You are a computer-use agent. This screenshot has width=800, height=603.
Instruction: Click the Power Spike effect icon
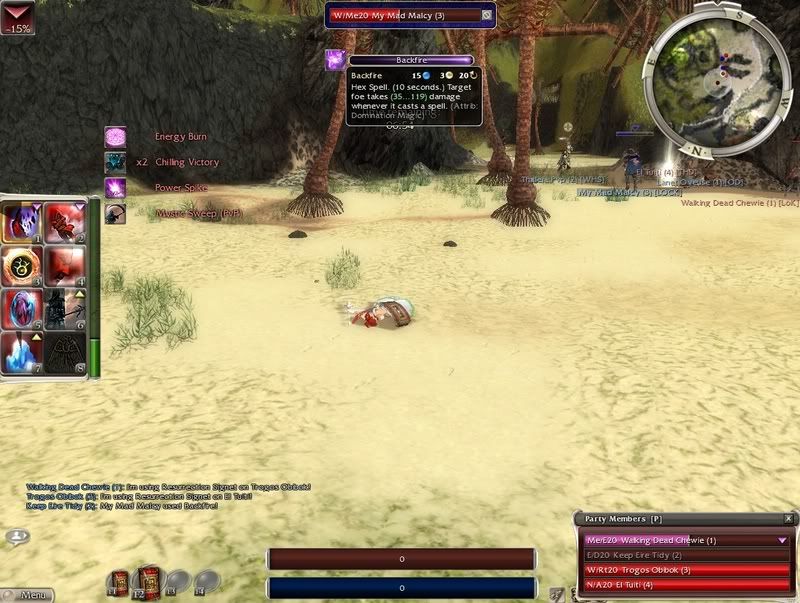coord(116,187)
